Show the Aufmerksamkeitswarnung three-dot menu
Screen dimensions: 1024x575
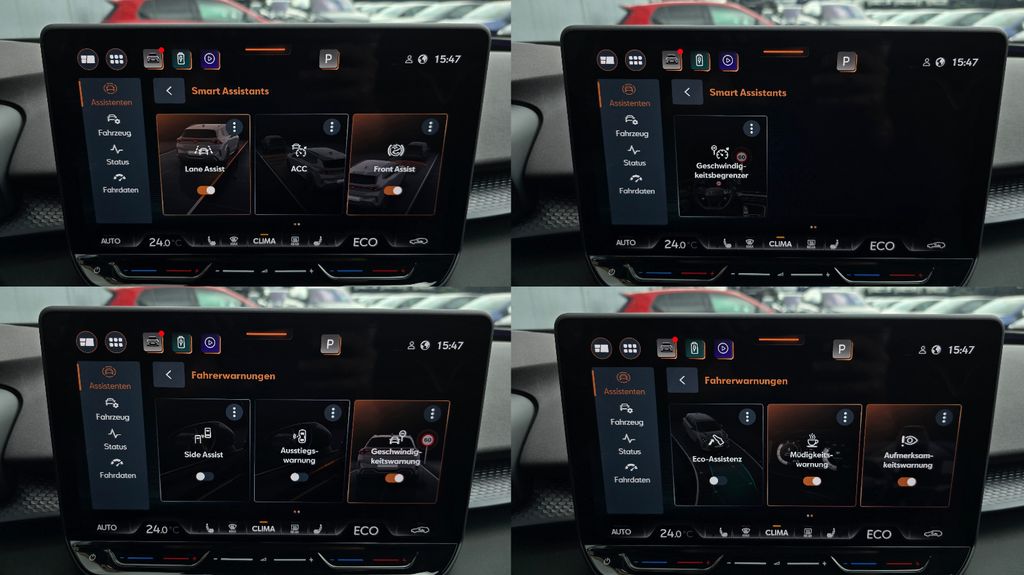(943, 416)
